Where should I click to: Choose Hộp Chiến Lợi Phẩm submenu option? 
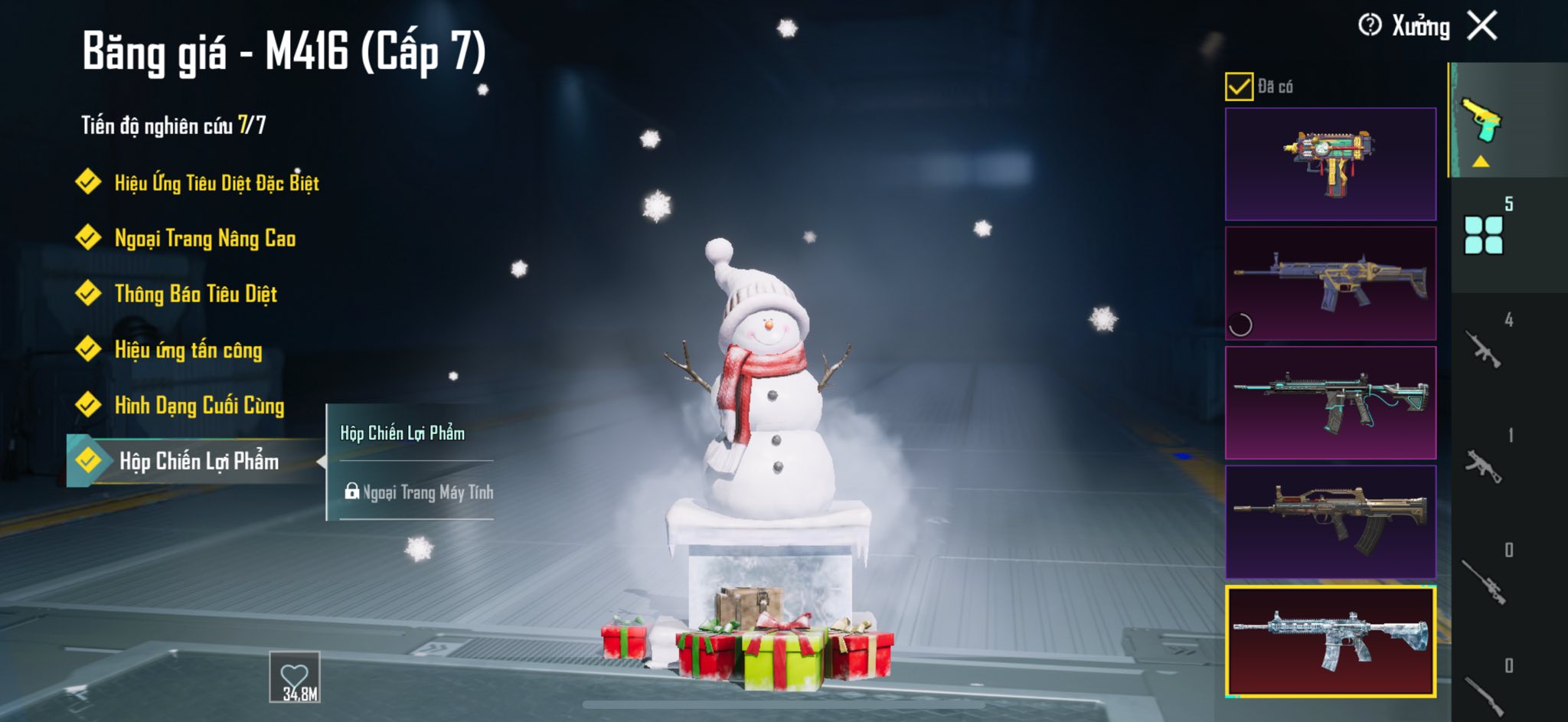(x=403, y=433)
